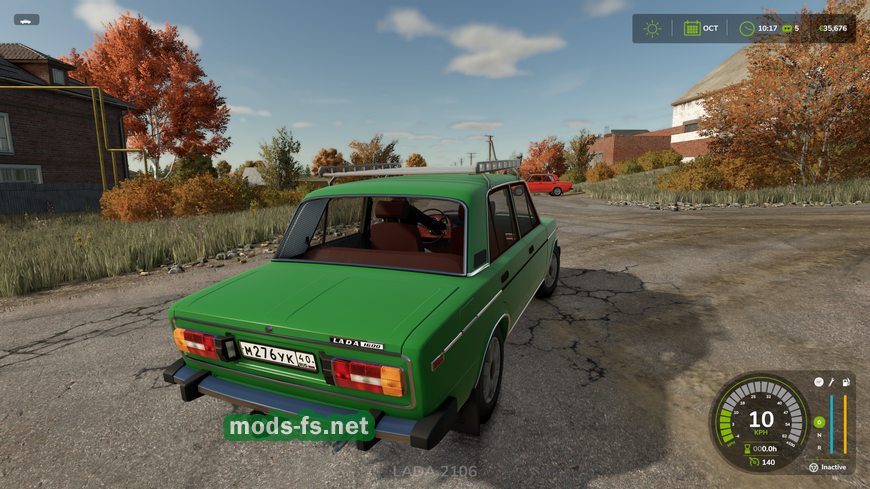Open the calendar showing OCT
The image size is (870, 489).
(x=691, y=28)
